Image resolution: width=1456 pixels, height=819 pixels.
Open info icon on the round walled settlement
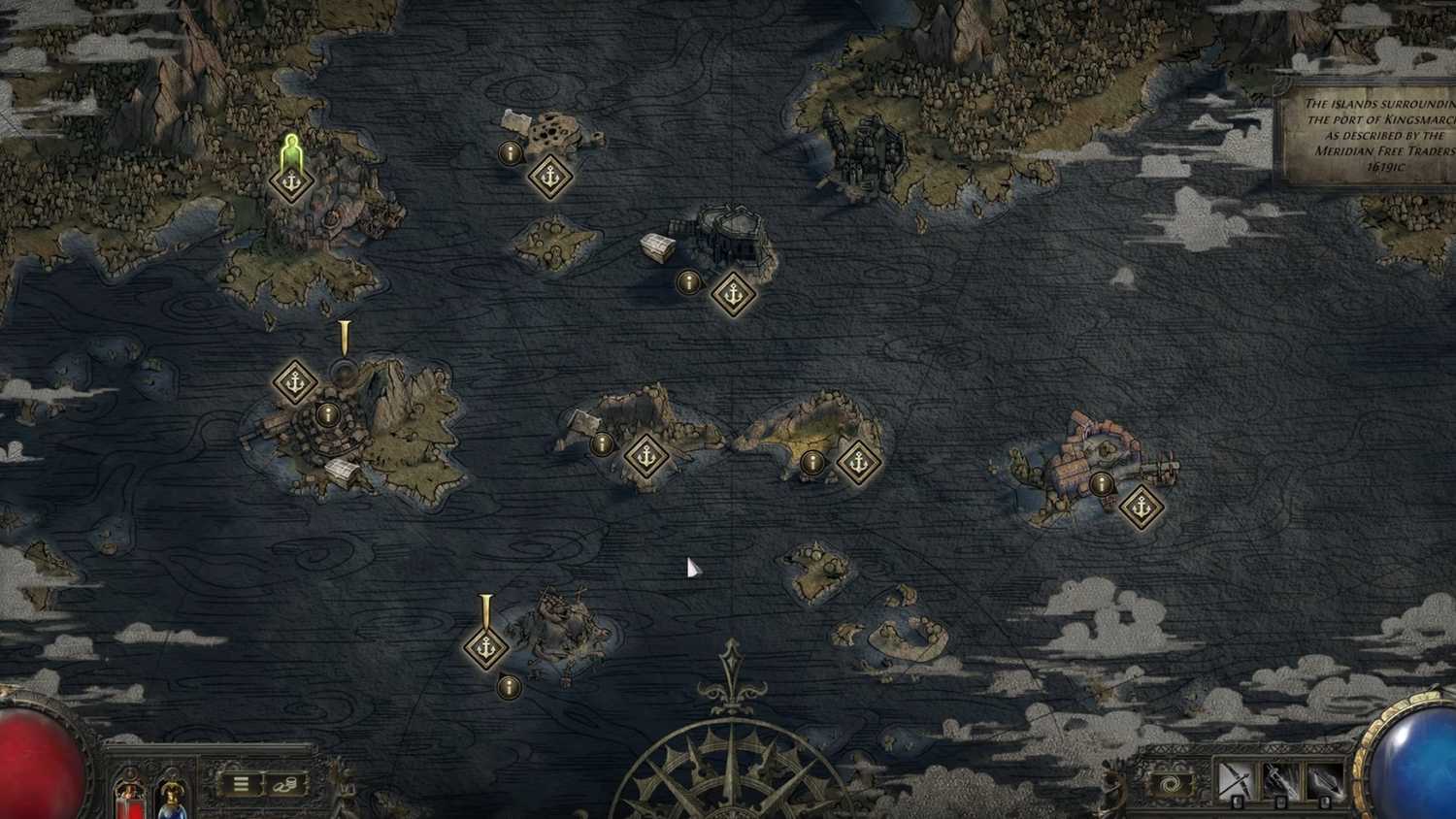(330, 415)
